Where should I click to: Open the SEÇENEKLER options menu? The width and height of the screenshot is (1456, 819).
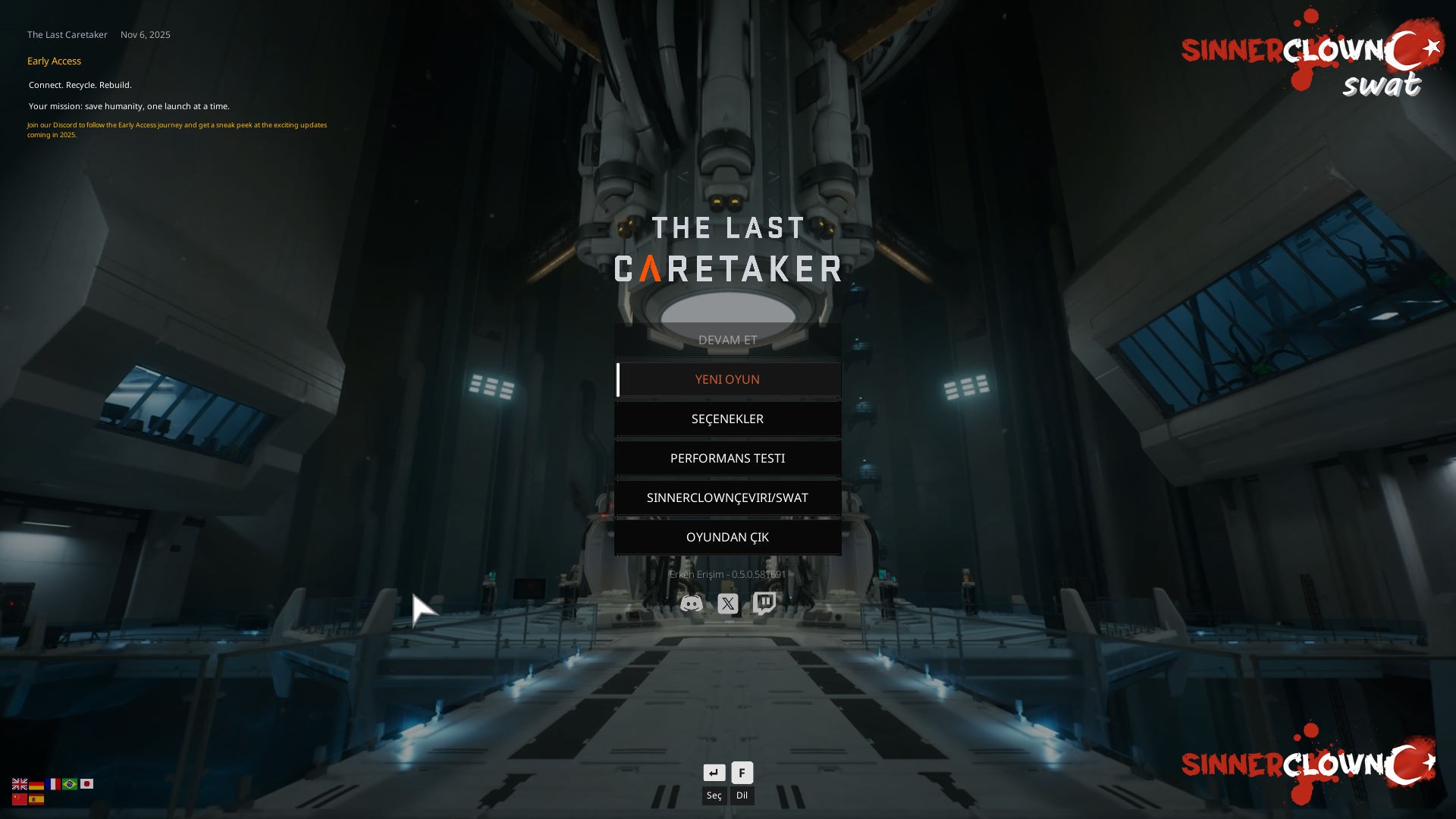point(728,419)
